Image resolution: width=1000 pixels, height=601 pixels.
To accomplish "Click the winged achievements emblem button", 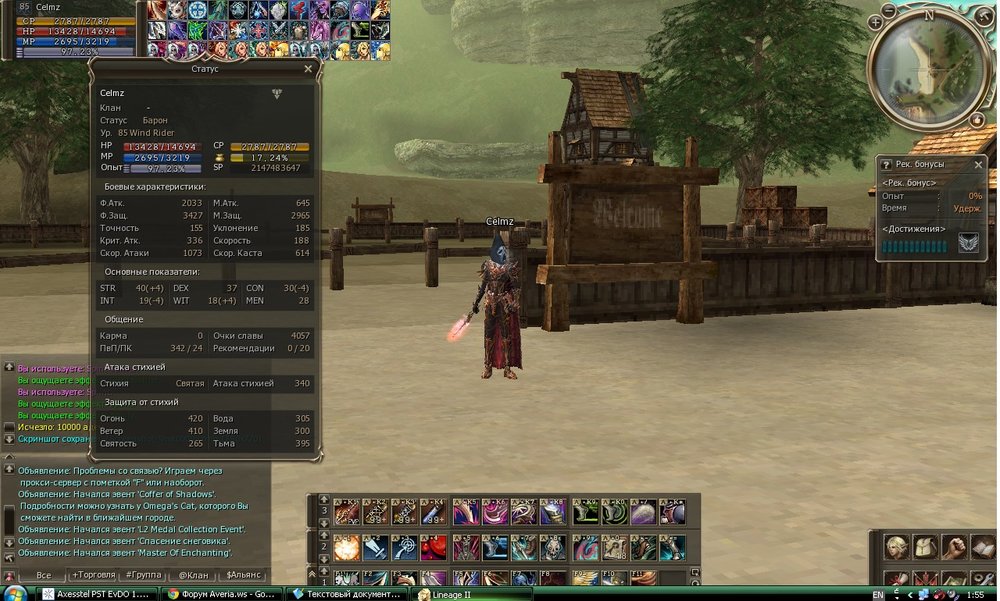I will click(x=968, y=242).
